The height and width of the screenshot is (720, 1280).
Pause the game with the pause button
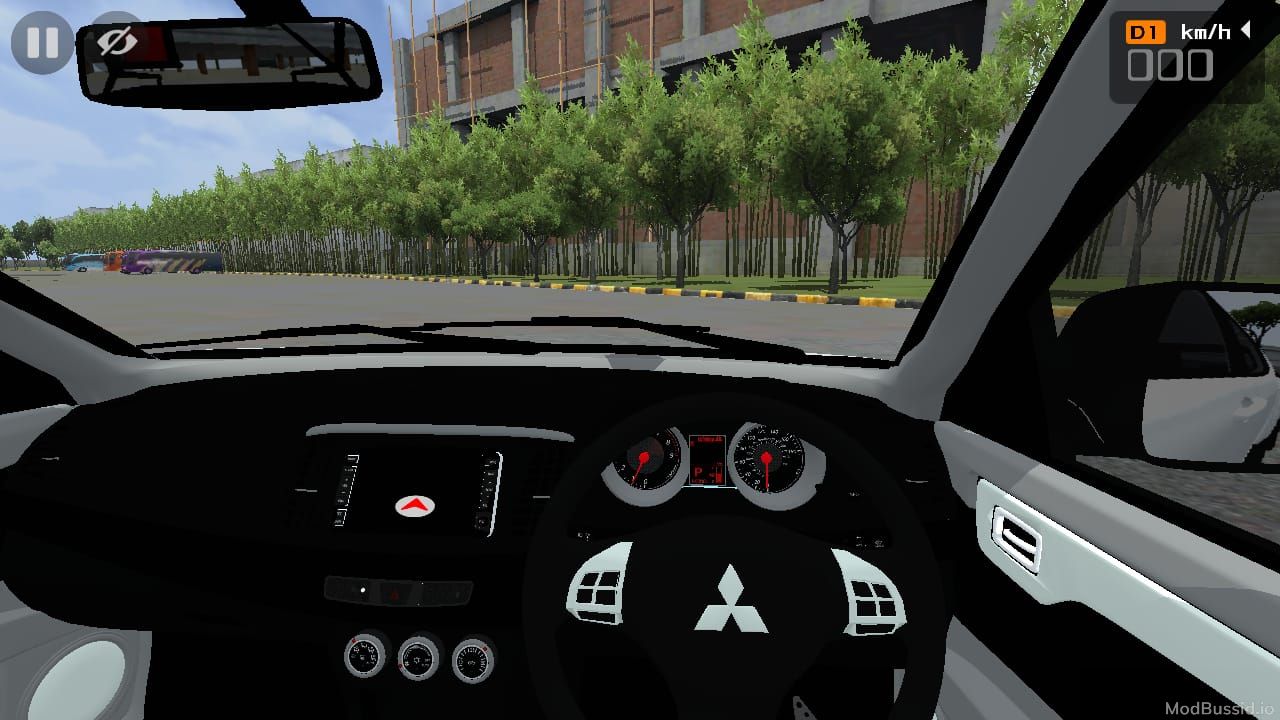point(42,43)
